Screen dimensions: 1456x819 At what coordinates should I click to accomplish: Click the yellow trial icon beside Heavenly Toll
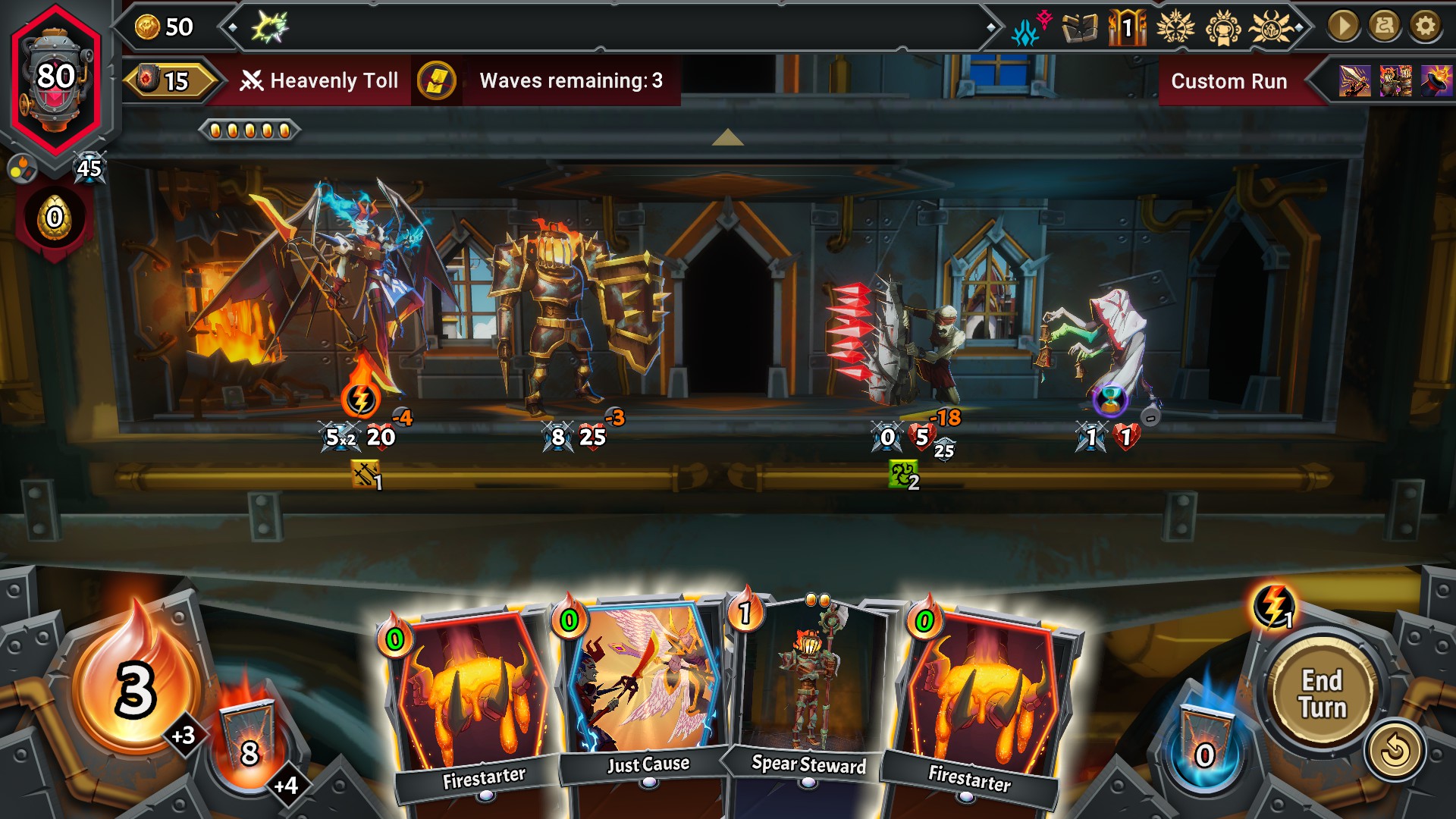pyautogui.click(x=437, y=80)
